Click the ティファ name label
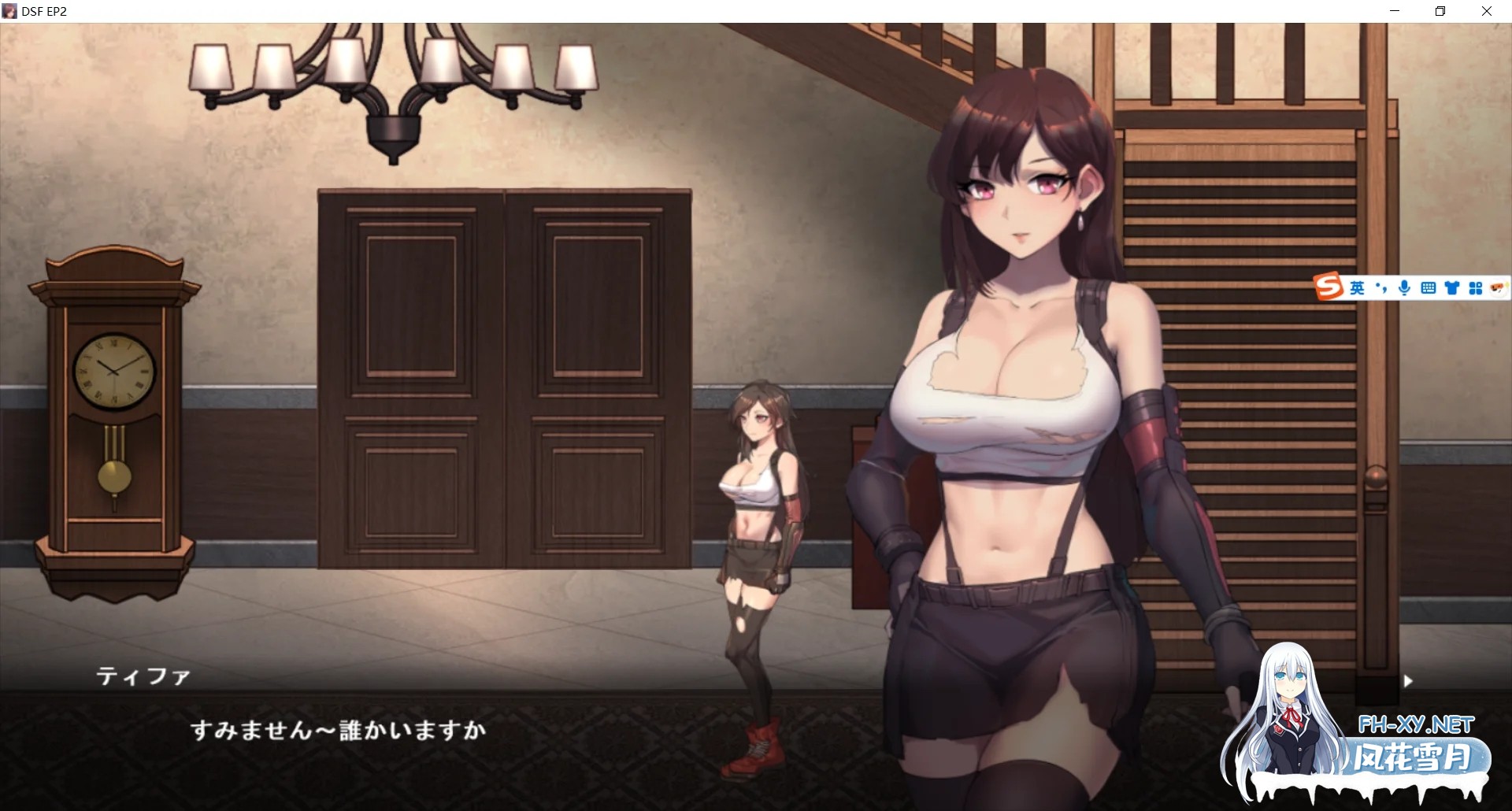Screen dimensions: 1512x811 point(145,677)
